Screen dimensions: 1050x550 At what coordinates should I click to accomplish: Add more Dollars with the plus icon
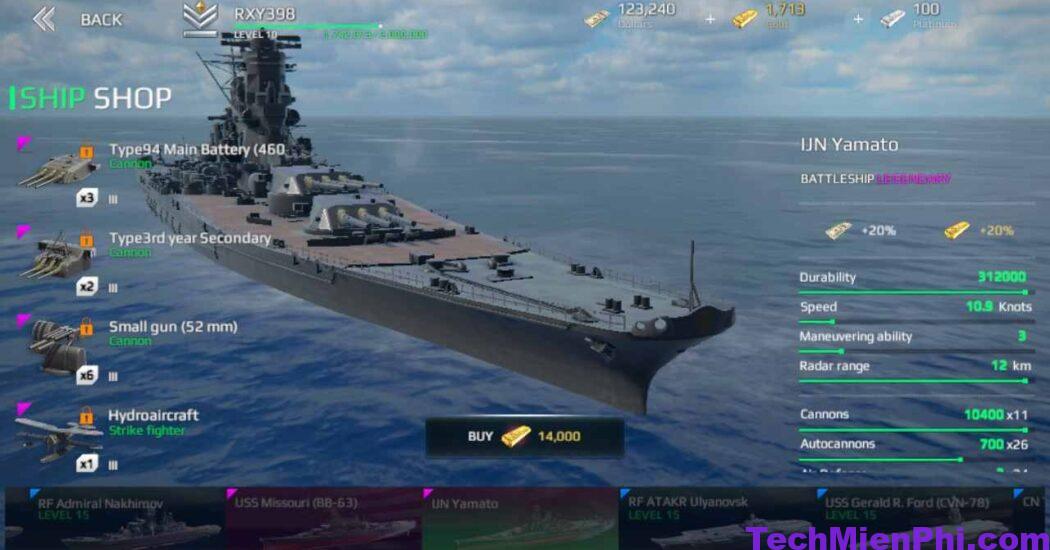(x=710, y=19)
